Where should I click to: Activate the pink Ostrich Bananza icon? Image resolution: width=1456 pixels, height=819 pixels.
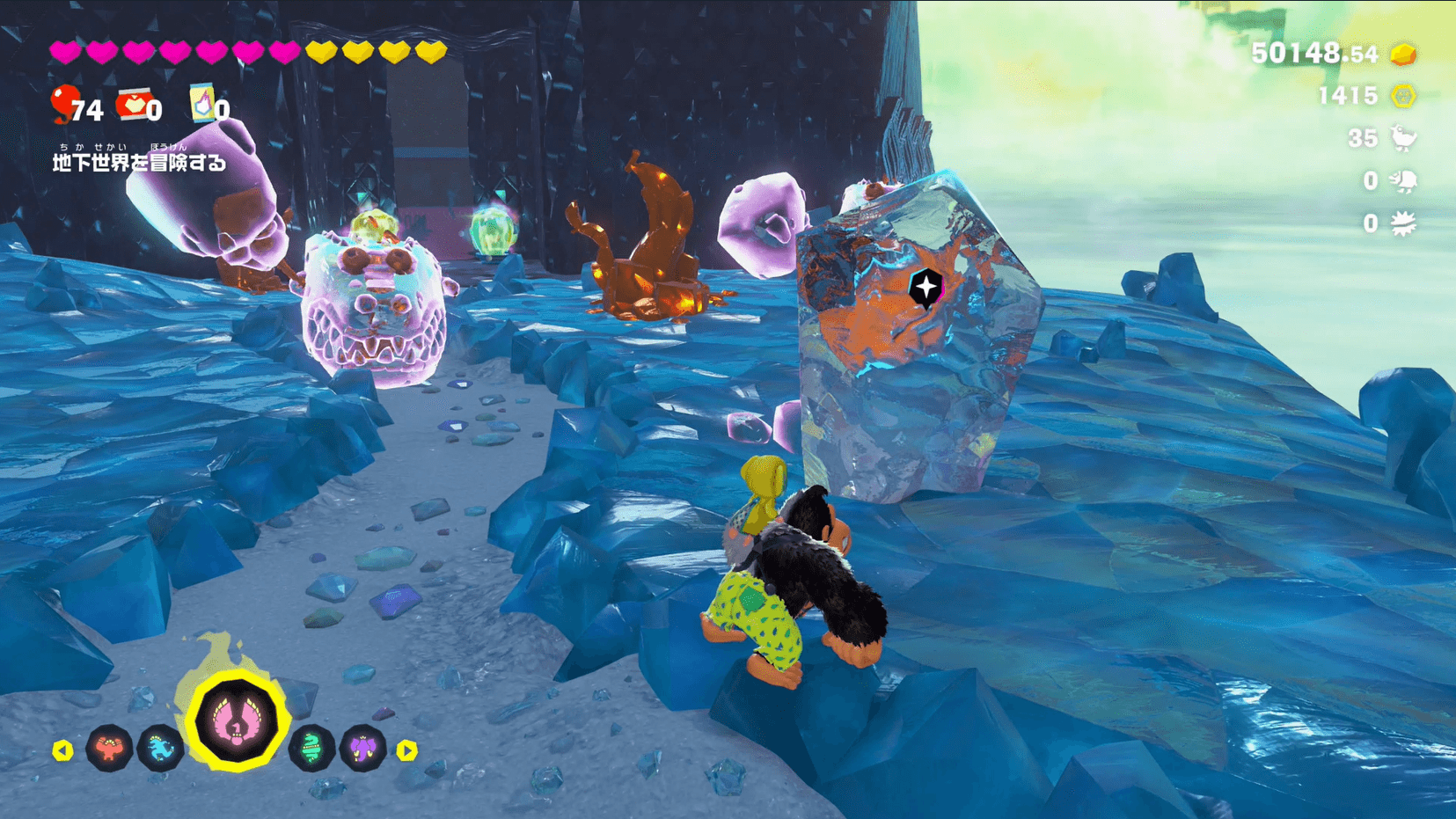click(236, 721)
